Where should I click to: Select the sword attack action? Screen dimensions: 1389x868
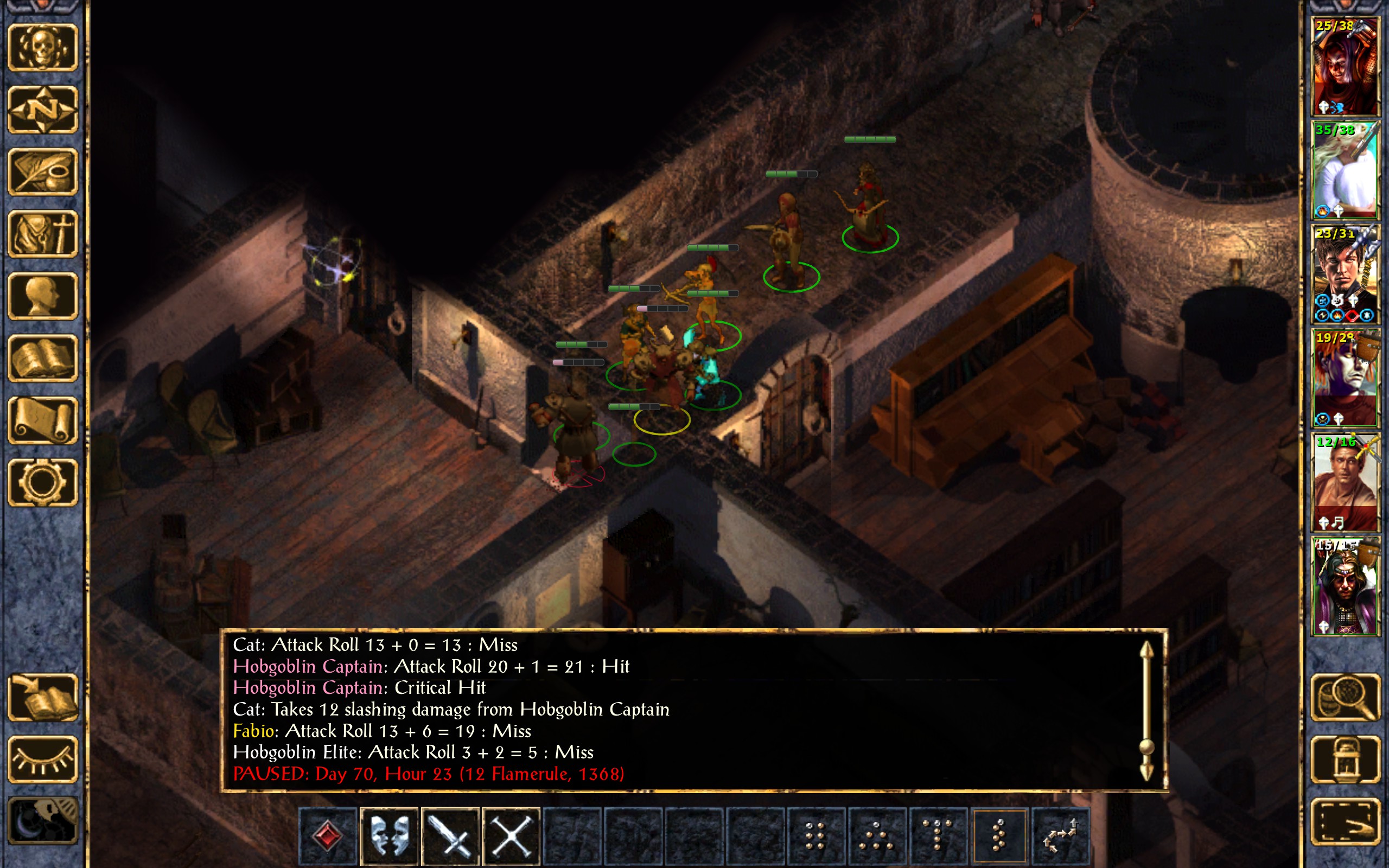[450, 836]
